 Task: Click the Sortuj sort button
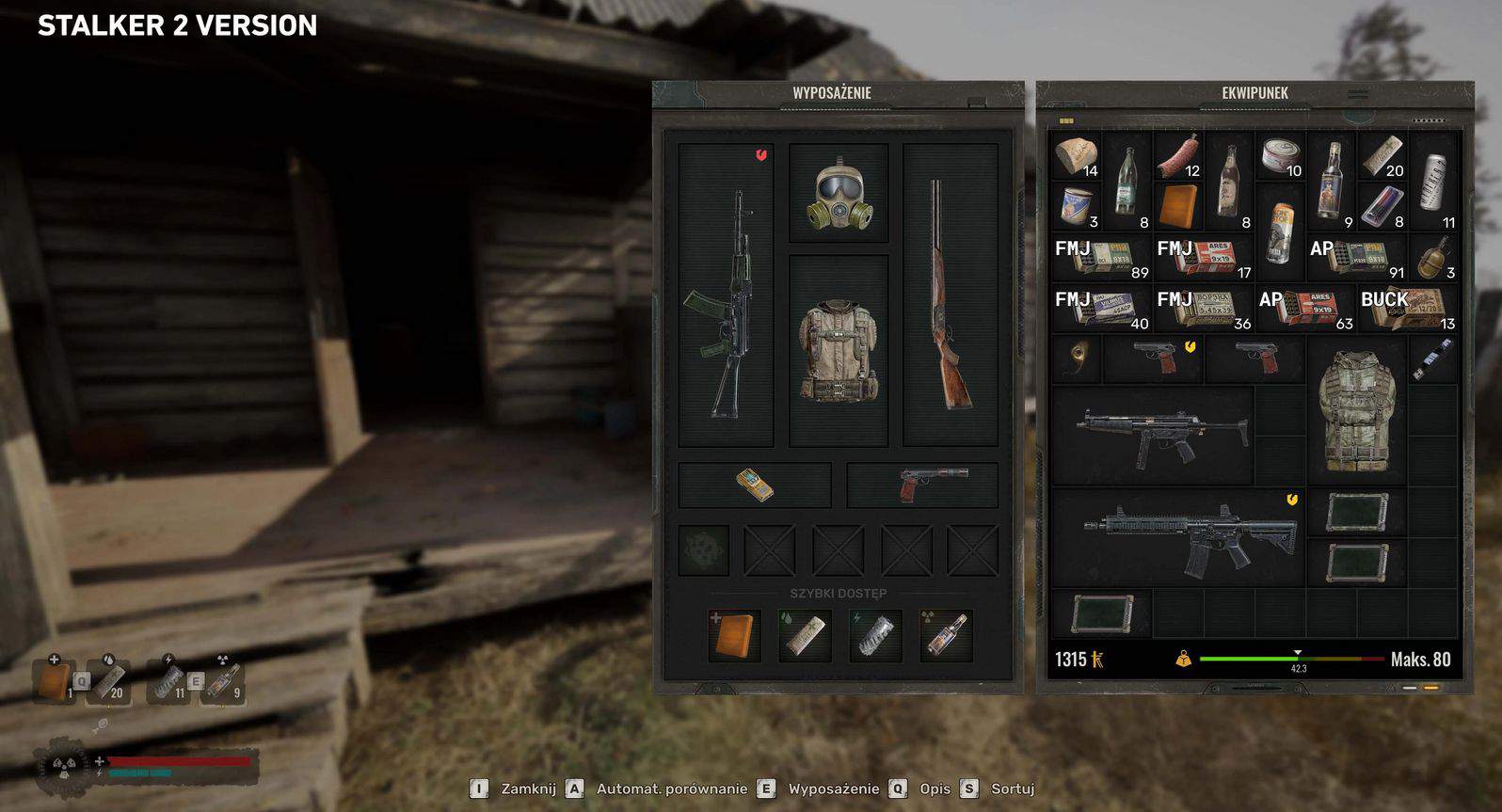tap(1012, 789)
